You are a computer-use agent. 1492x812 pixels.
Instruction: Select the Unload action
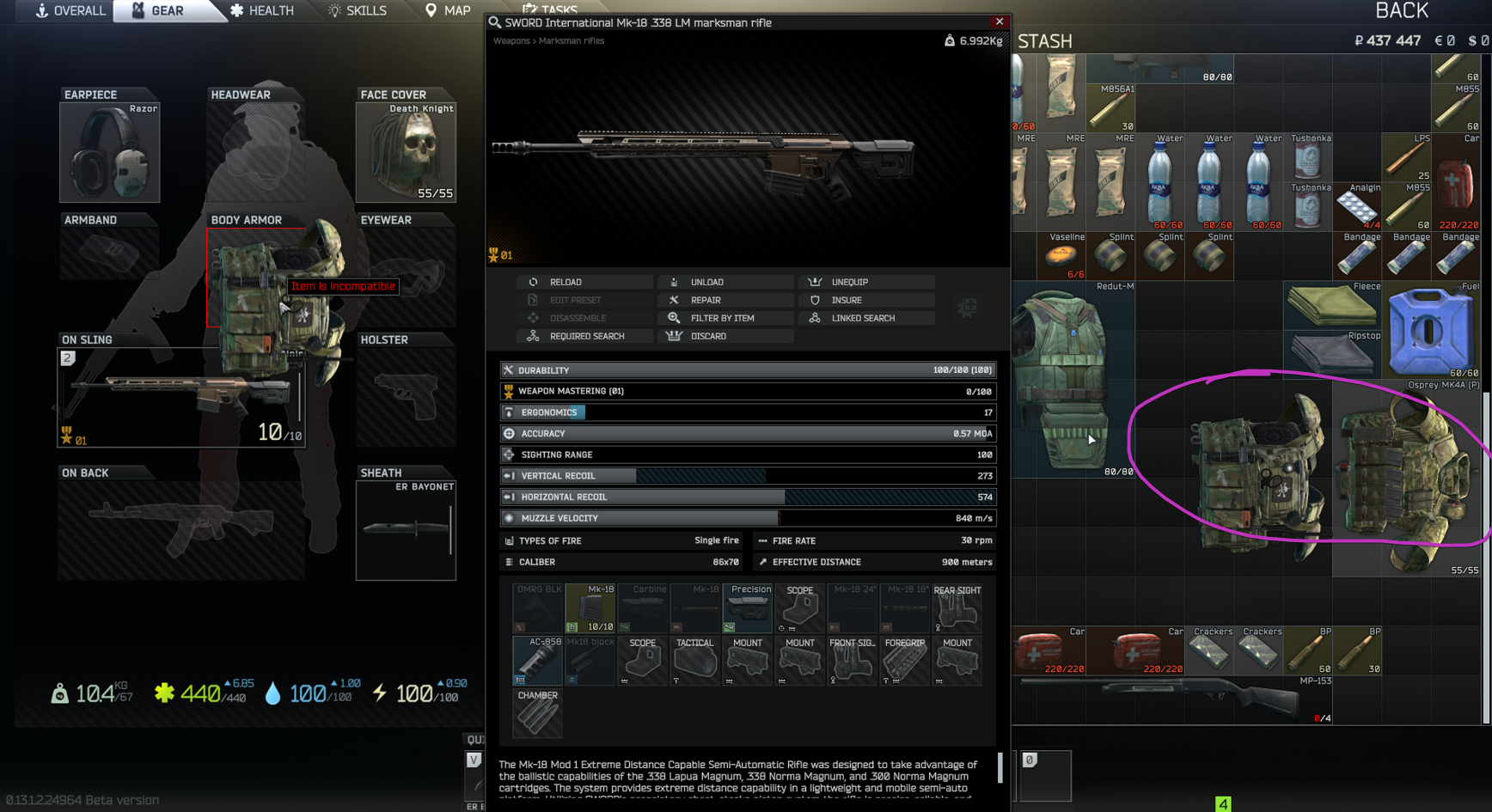pos(706,282)
